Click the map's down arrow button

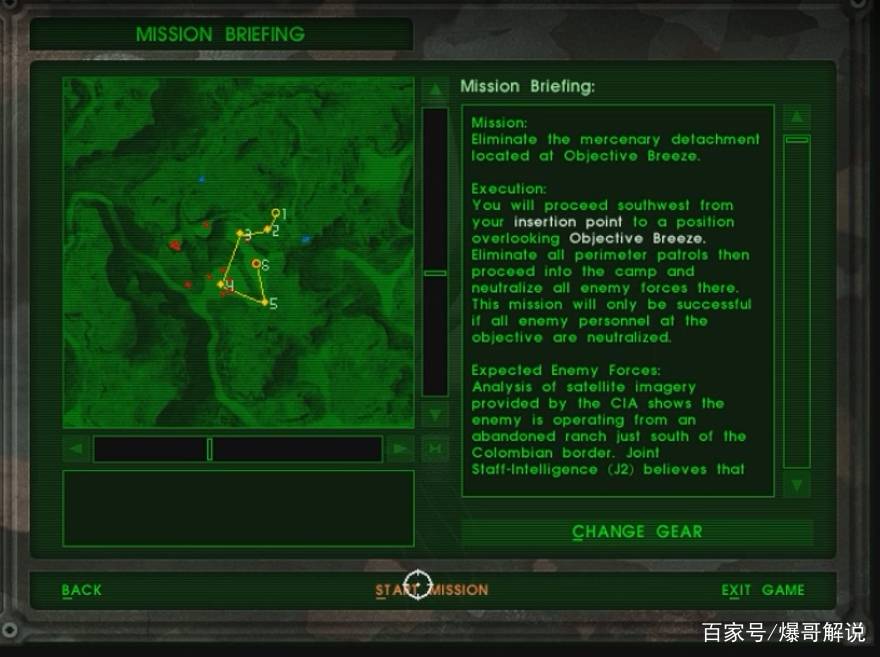(x=435, y=413)
